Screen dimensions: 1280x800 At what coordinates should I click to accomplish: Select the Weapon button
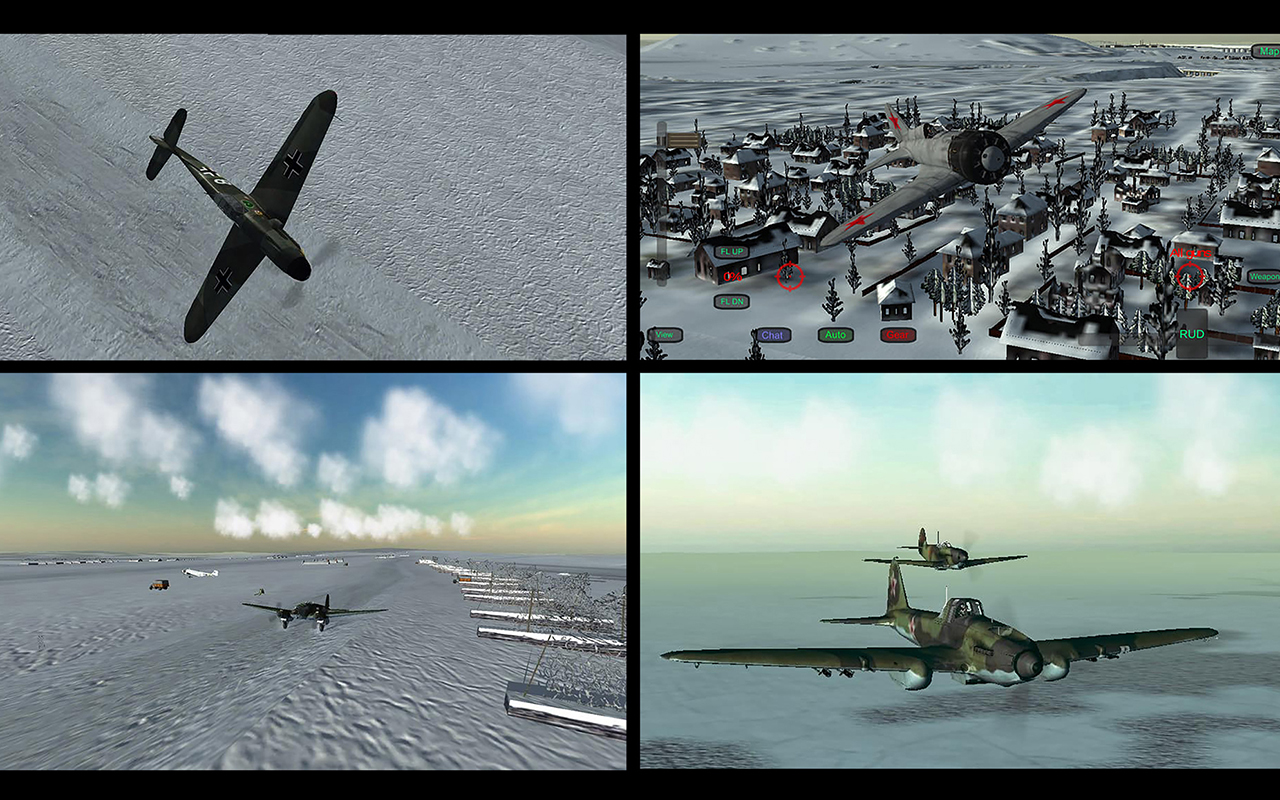click(x=1264, y=276)
